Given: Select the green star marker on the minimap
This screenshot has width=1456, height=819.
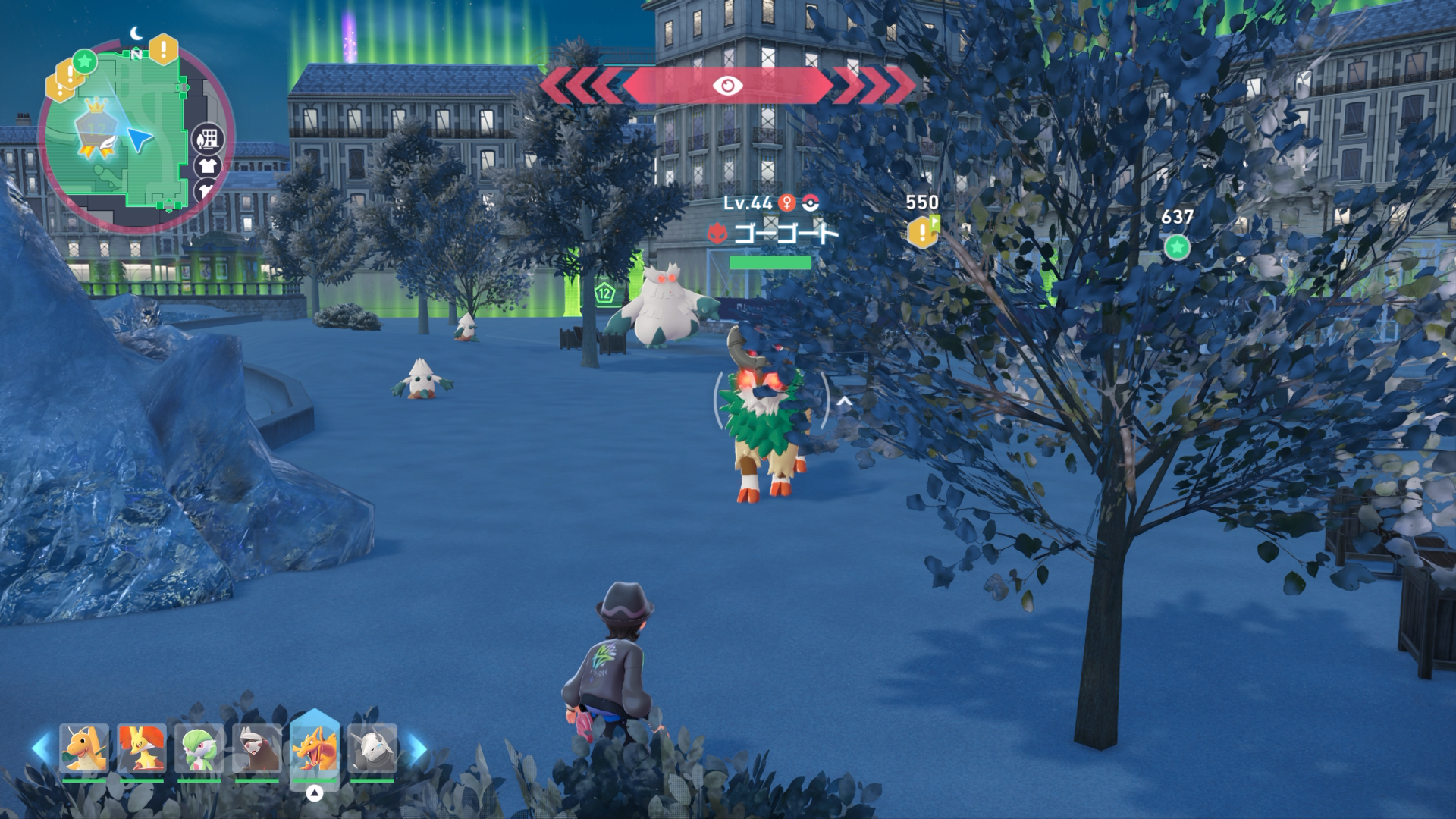Looking at the screenshot, I should (85, 61).
